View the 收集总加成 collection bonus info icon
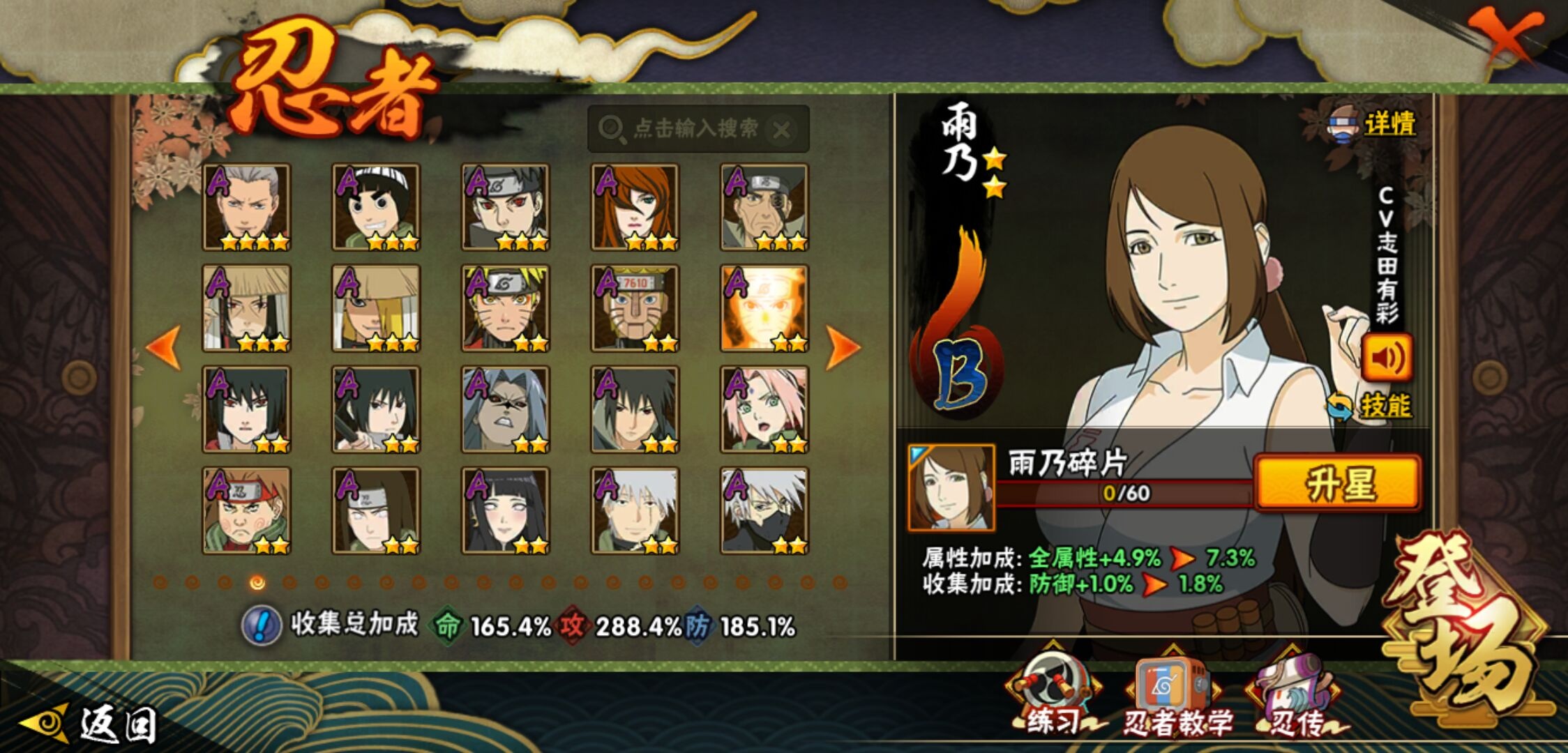This screenshot has height=753, width=1568. (262, 625)
